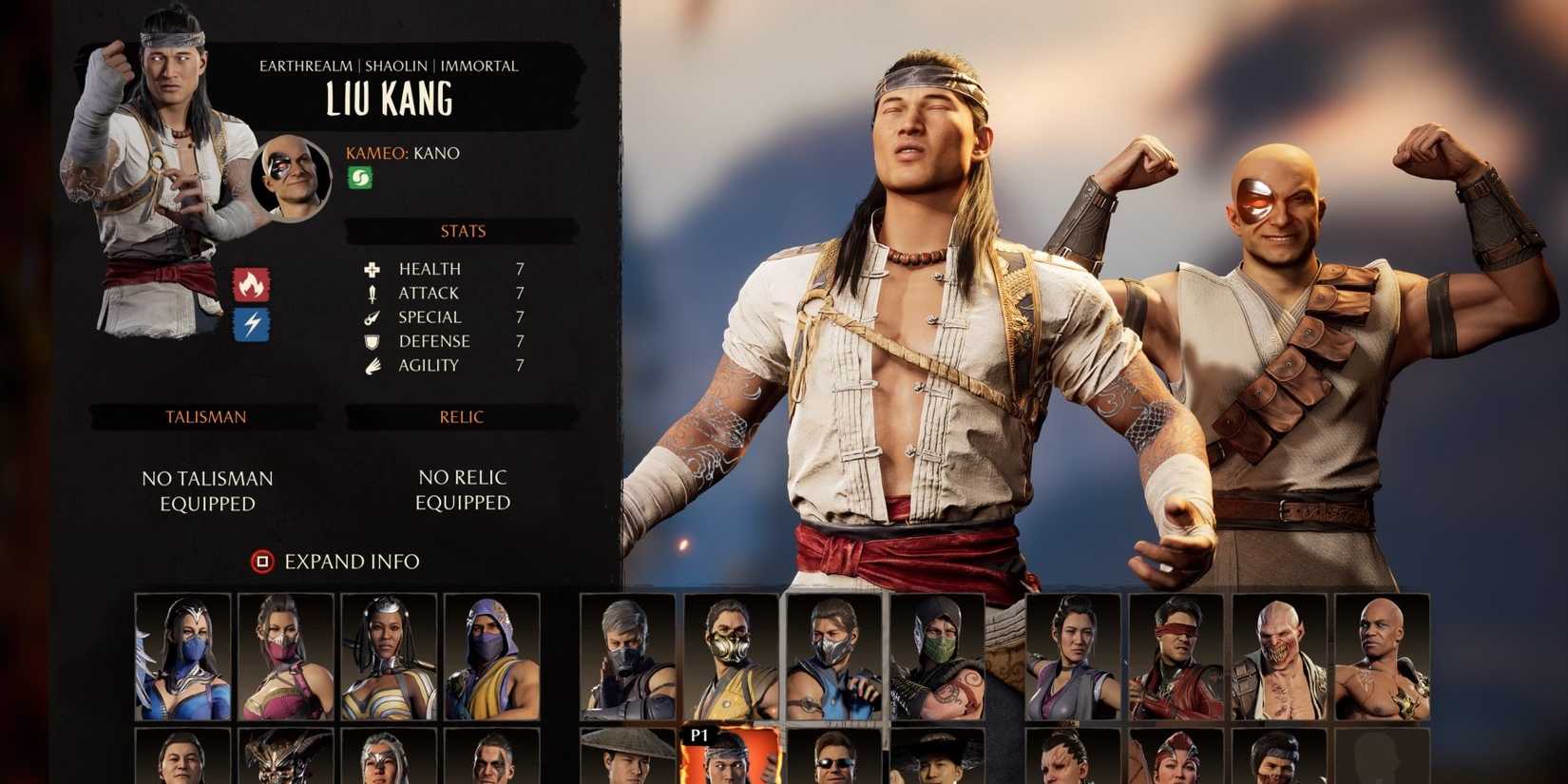1568x784 pixels.
Task: Click the Kameo: Kano label
Action: coord(402,152)
